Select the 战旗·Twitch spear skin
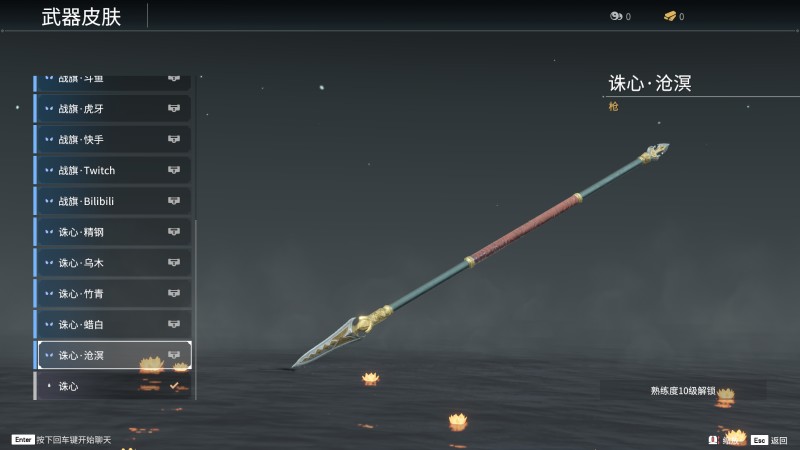Screen dimensions: 800x450 coord(113,171)
